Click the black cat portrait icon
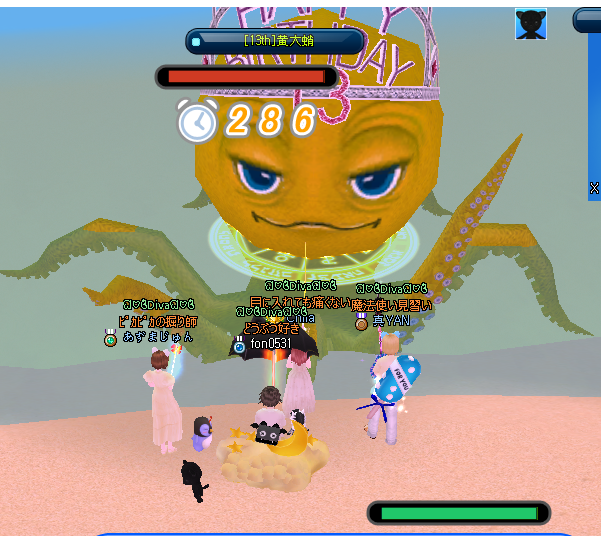Image resolution: width=601 pixels, height=536 pixels. tap(531, 24)
